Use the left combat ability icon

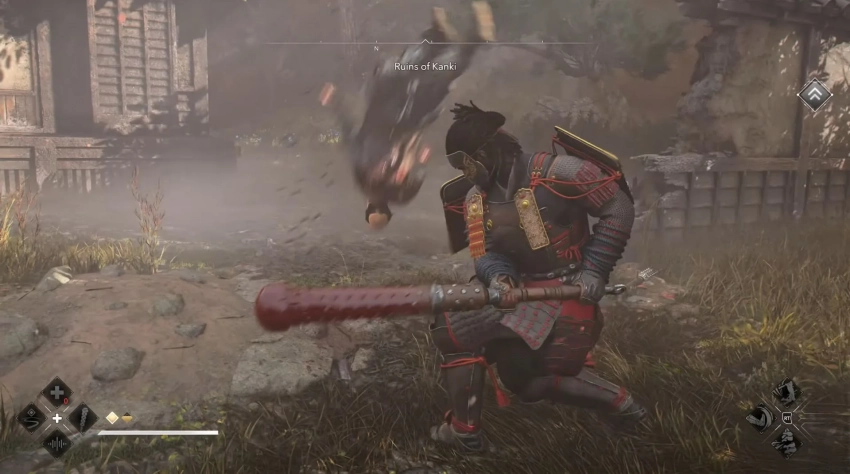pyautogui.click(x=762, y=417)
